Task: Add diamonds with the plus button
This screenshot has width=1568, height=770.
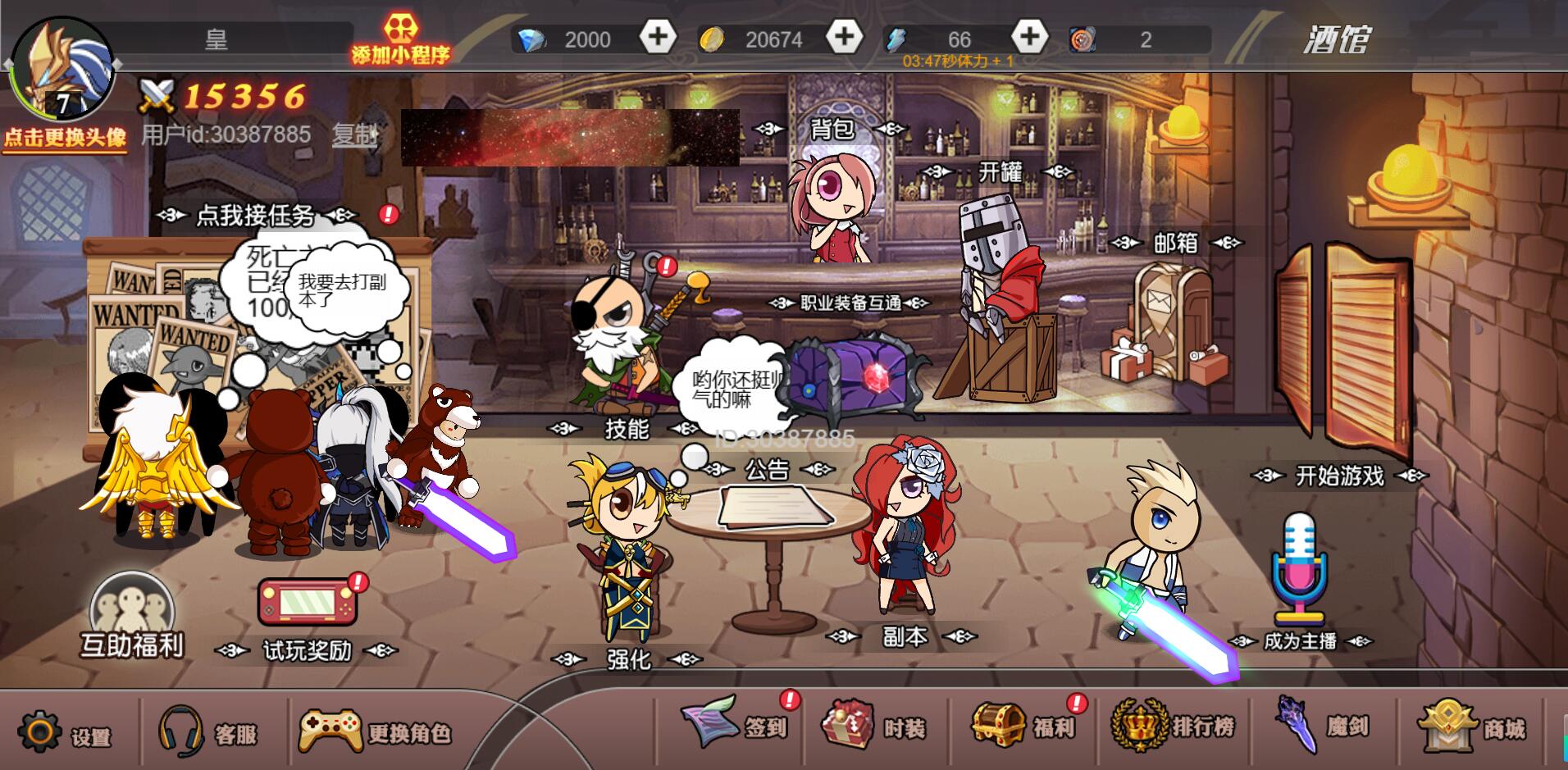Action: click(x=658, y=37)
